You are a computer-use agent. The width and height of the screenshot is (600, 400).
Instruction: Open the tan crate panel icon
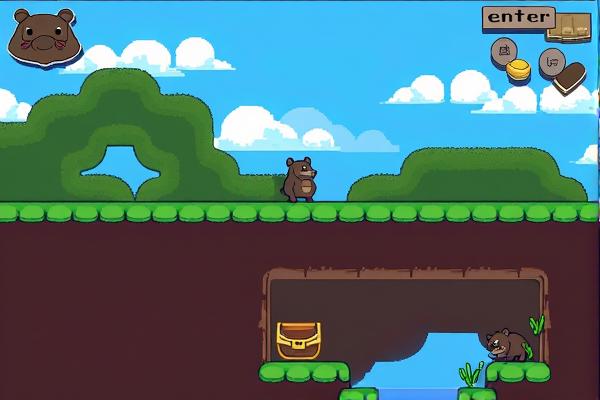pyautogui.click(x=570, y=28)
